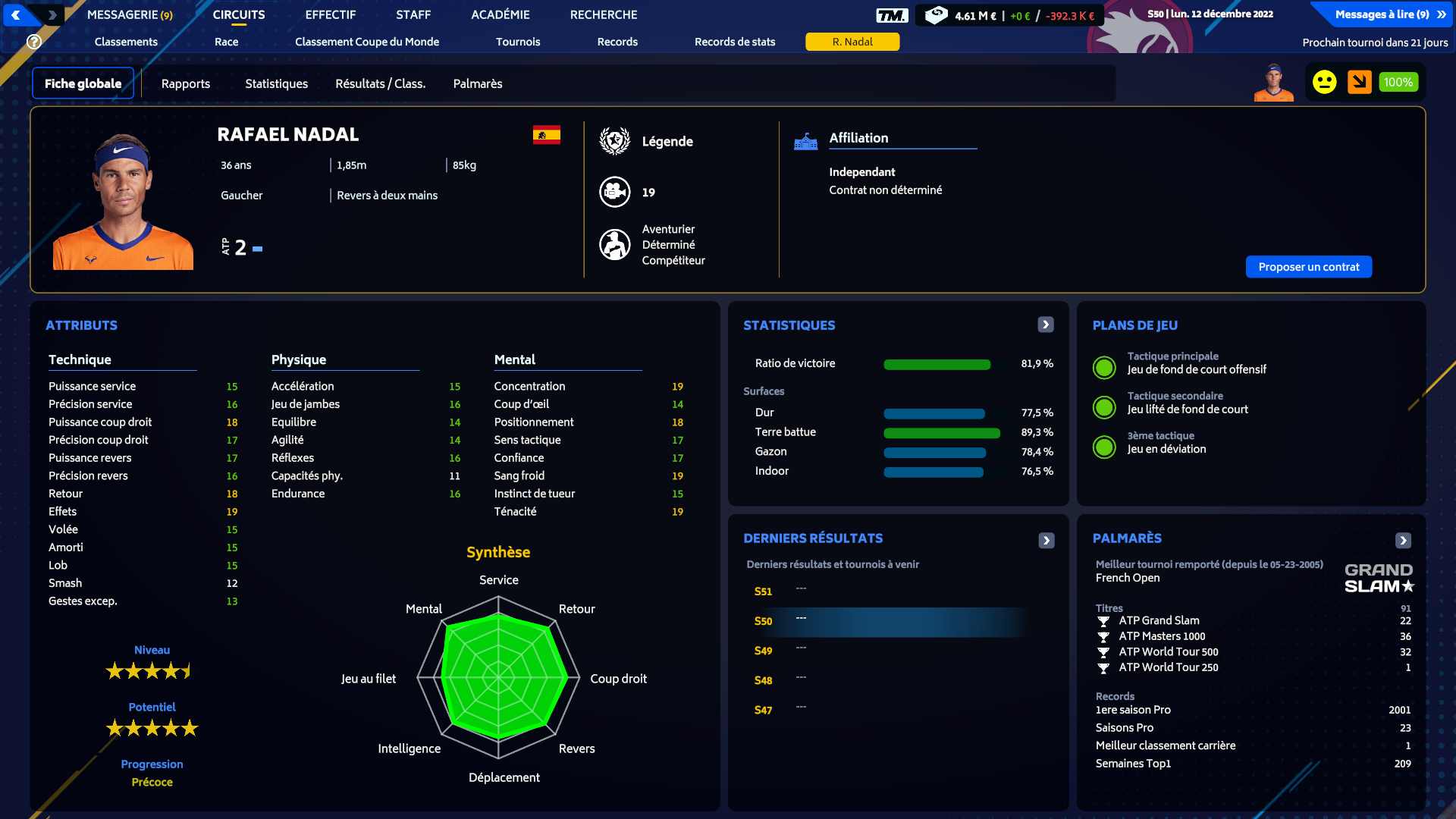Open the help question mark icon
This screenshot has height=819, width=1456.
34,42
